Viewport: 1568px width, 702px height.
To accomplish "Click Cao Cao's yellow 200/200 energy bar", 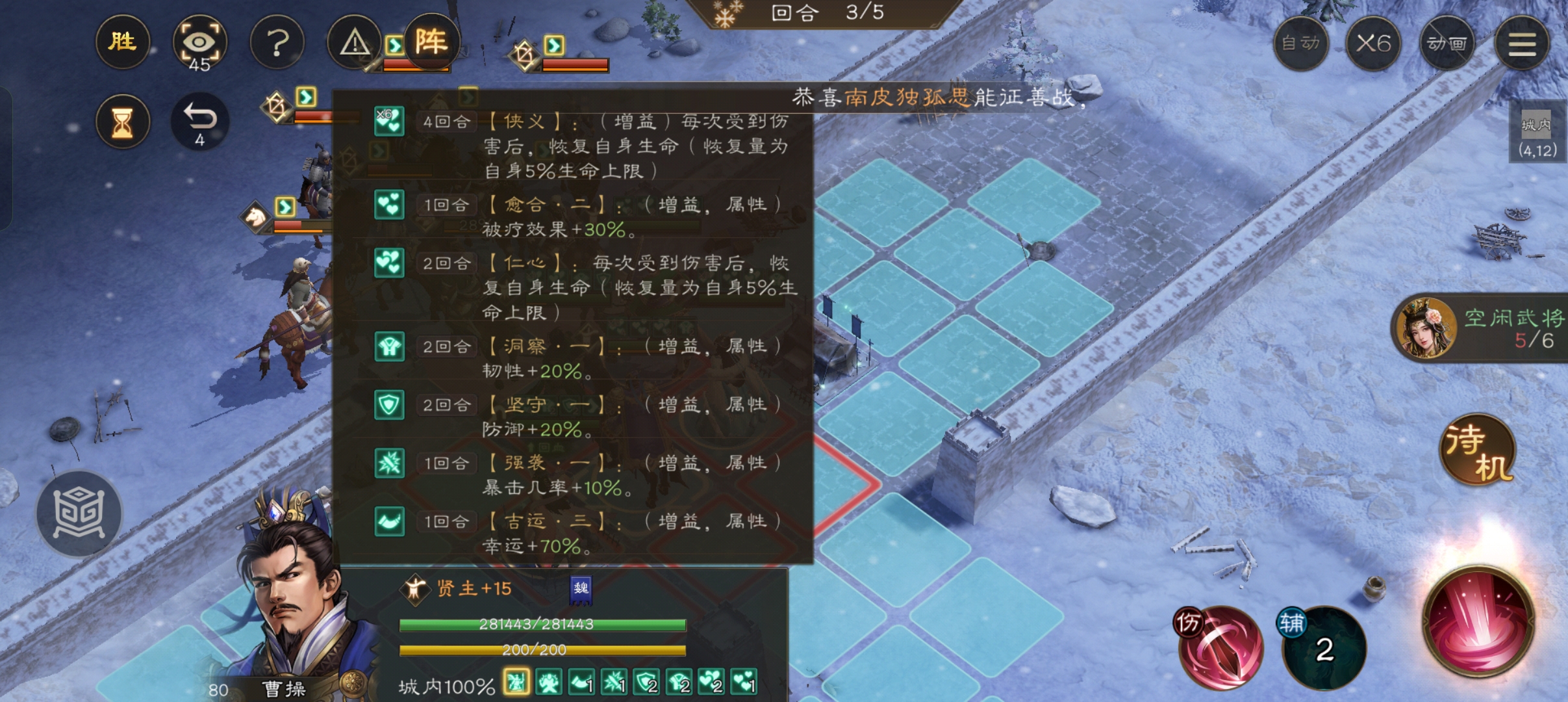I will [542, 649].
